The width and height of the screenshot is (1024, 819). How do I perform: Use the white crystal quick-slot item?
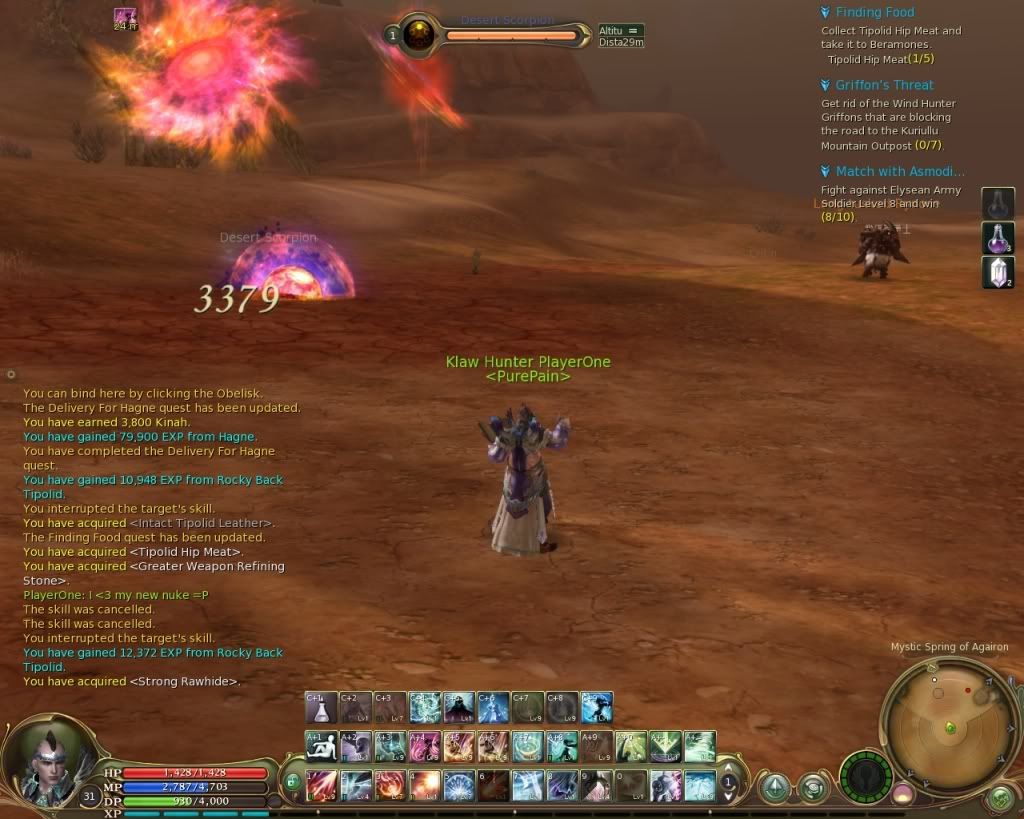point(998,273)
